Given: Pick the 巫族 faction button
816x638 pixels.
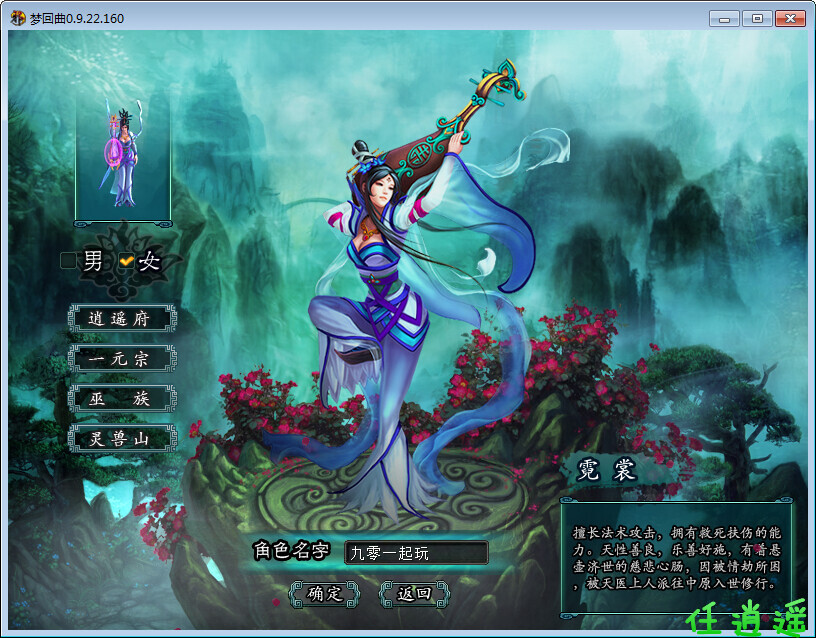Looking at the screenshot, I should click(122, 398).
